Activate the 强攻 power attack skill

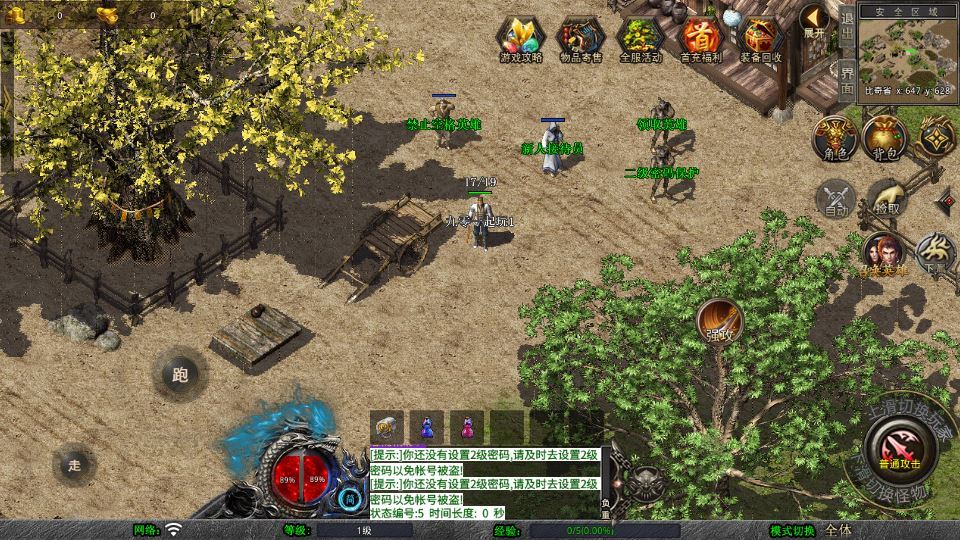tap(719, 320)
